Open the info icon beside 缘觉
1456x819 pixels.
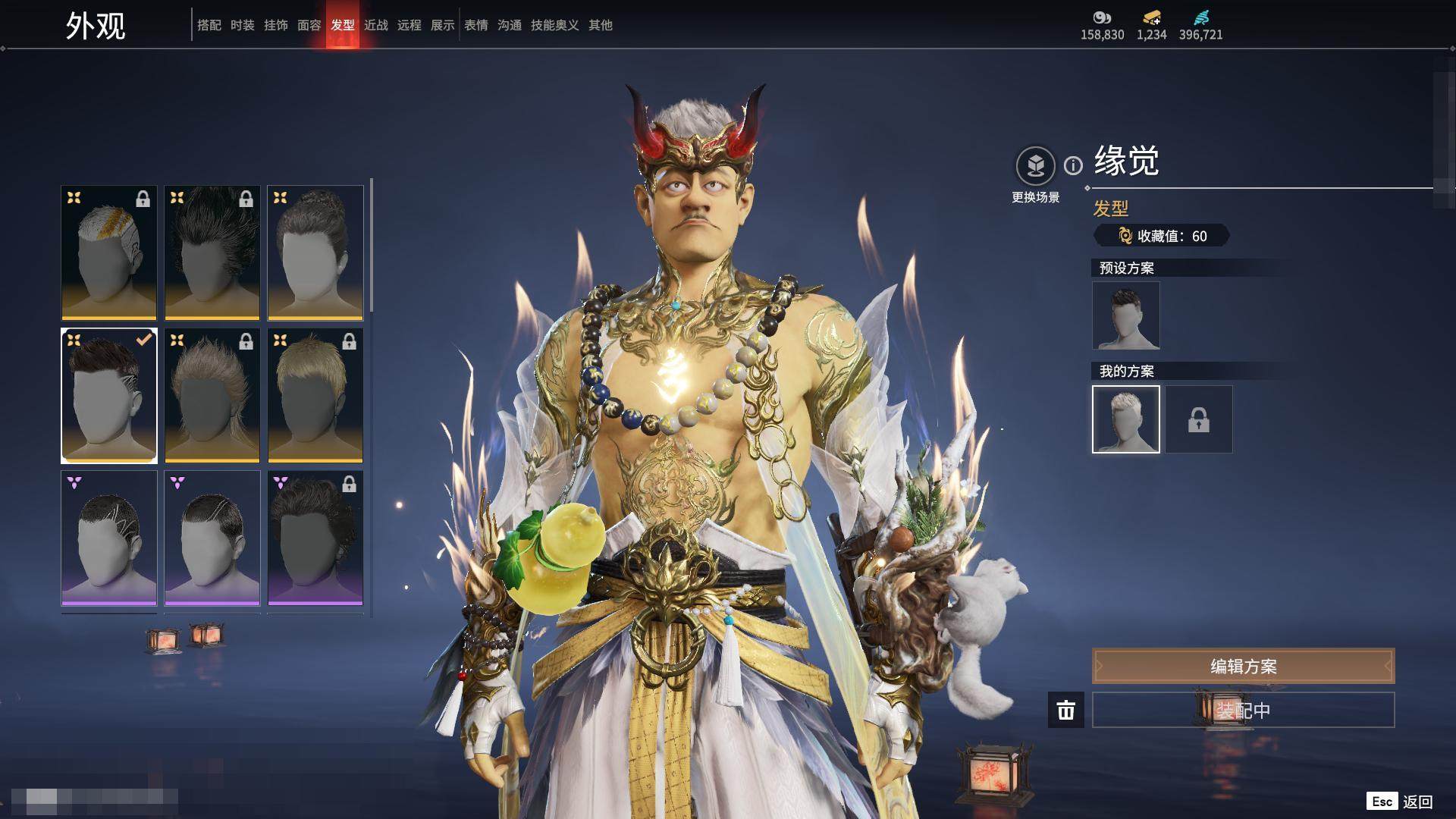[1073, 165]
